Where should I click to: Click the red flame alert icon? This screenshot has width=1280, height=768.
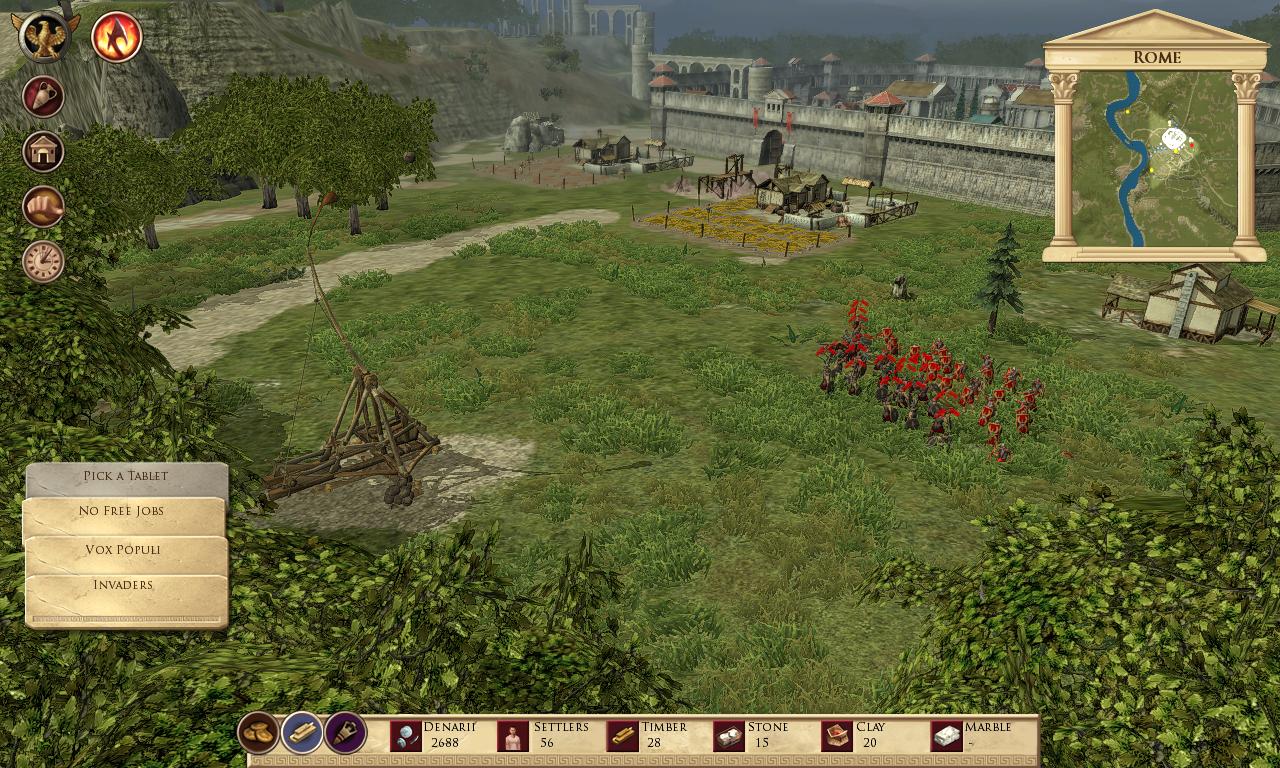(117, 37)
